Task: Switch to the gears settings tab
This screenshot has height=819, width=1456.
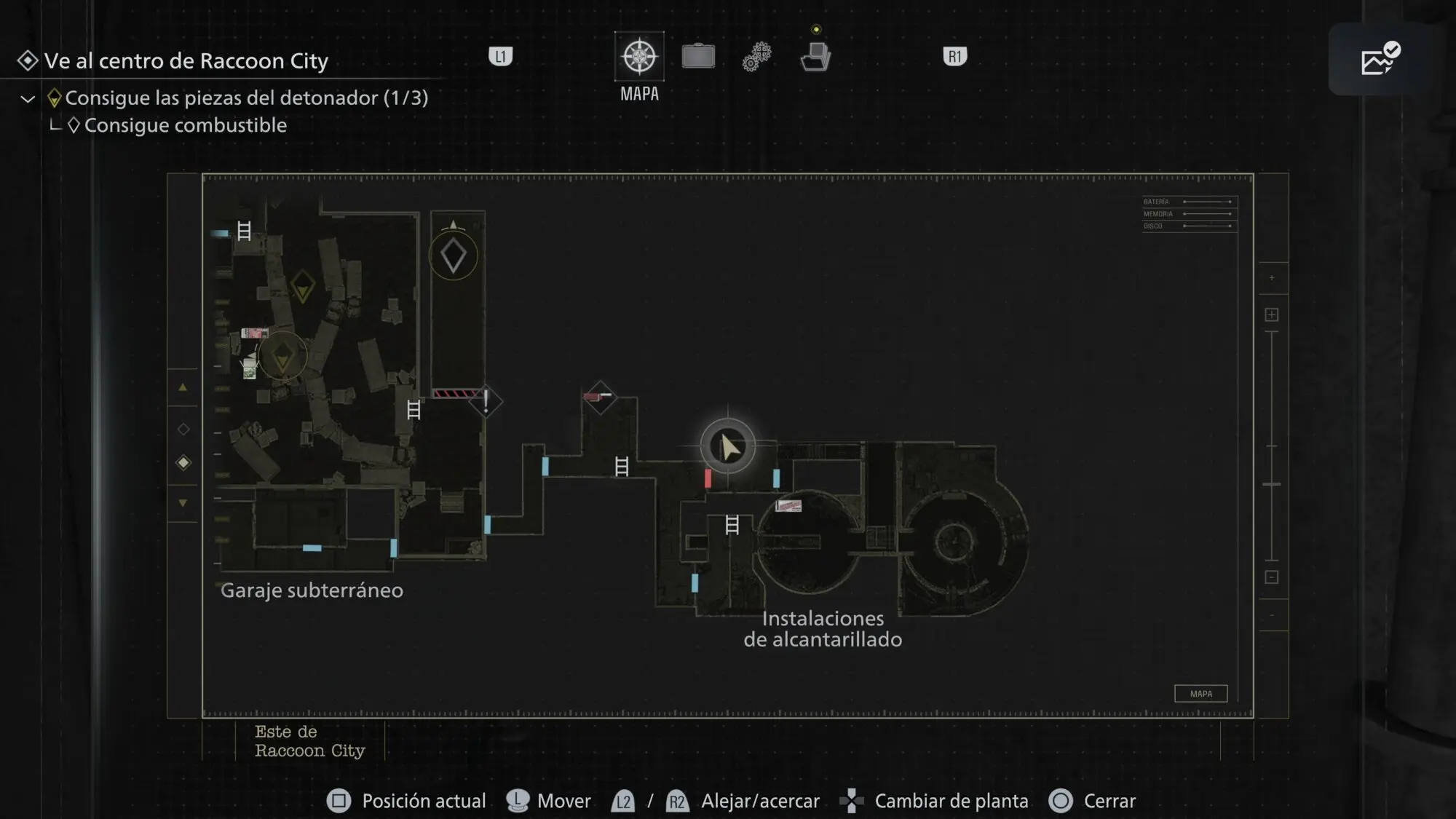Action: (756, 57)
